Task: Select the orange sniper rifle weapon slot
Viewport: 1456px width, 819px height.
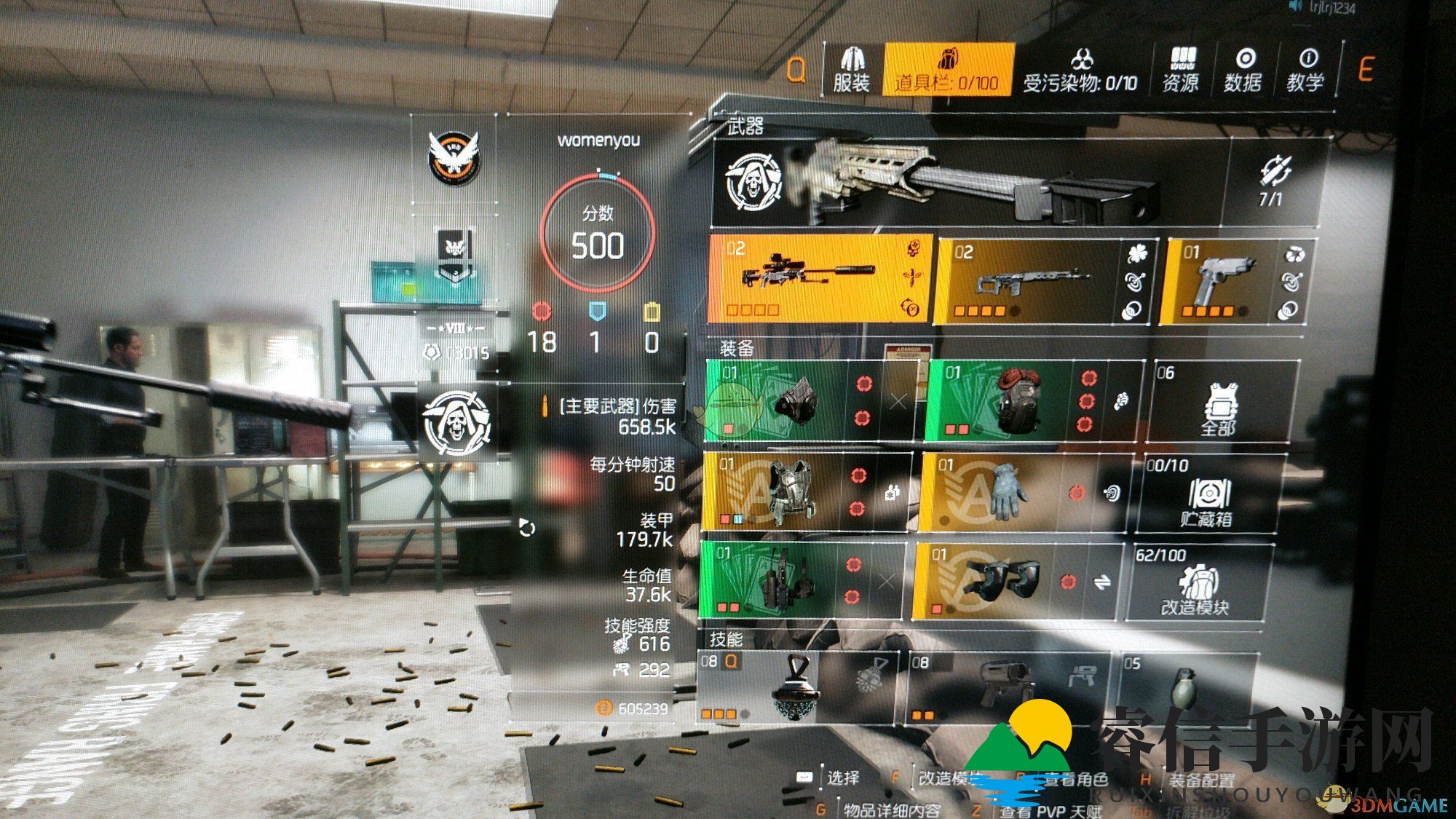Action: coord(820,279)
